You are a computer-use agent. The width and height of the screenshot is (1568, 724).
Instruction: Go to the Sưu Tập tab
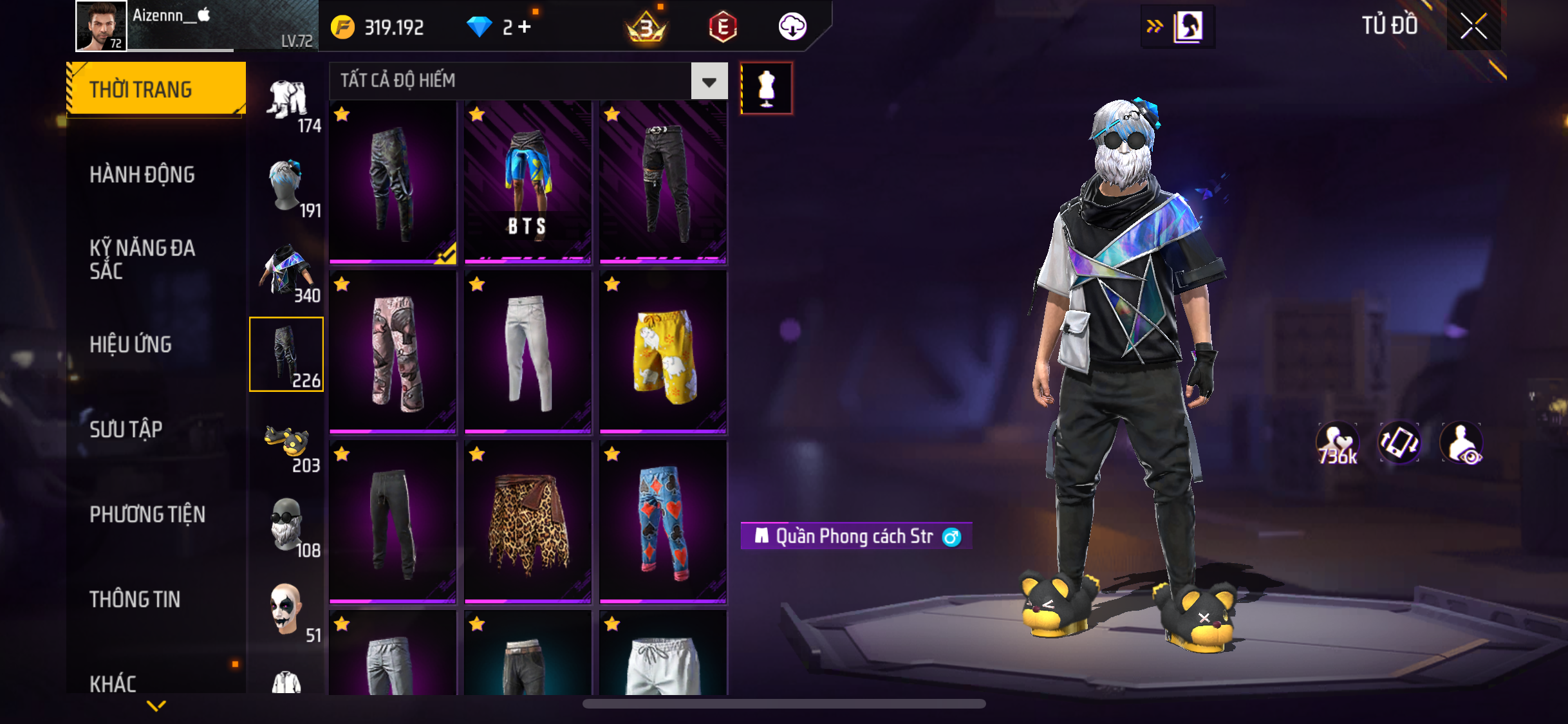(x=126, y=429)
